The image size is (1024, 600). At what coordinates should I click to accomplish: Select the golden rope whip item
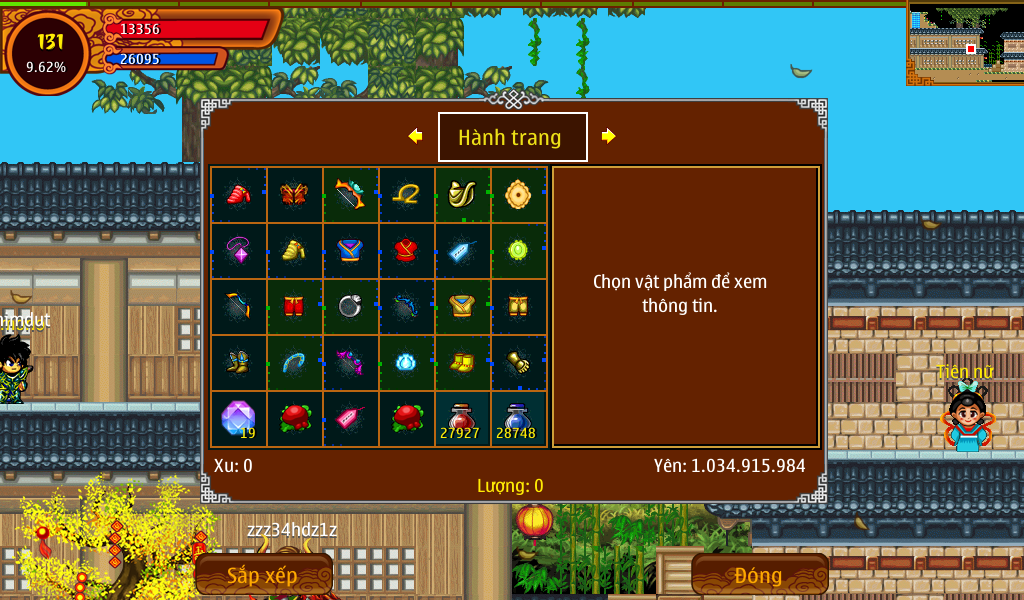pos(406,194)
